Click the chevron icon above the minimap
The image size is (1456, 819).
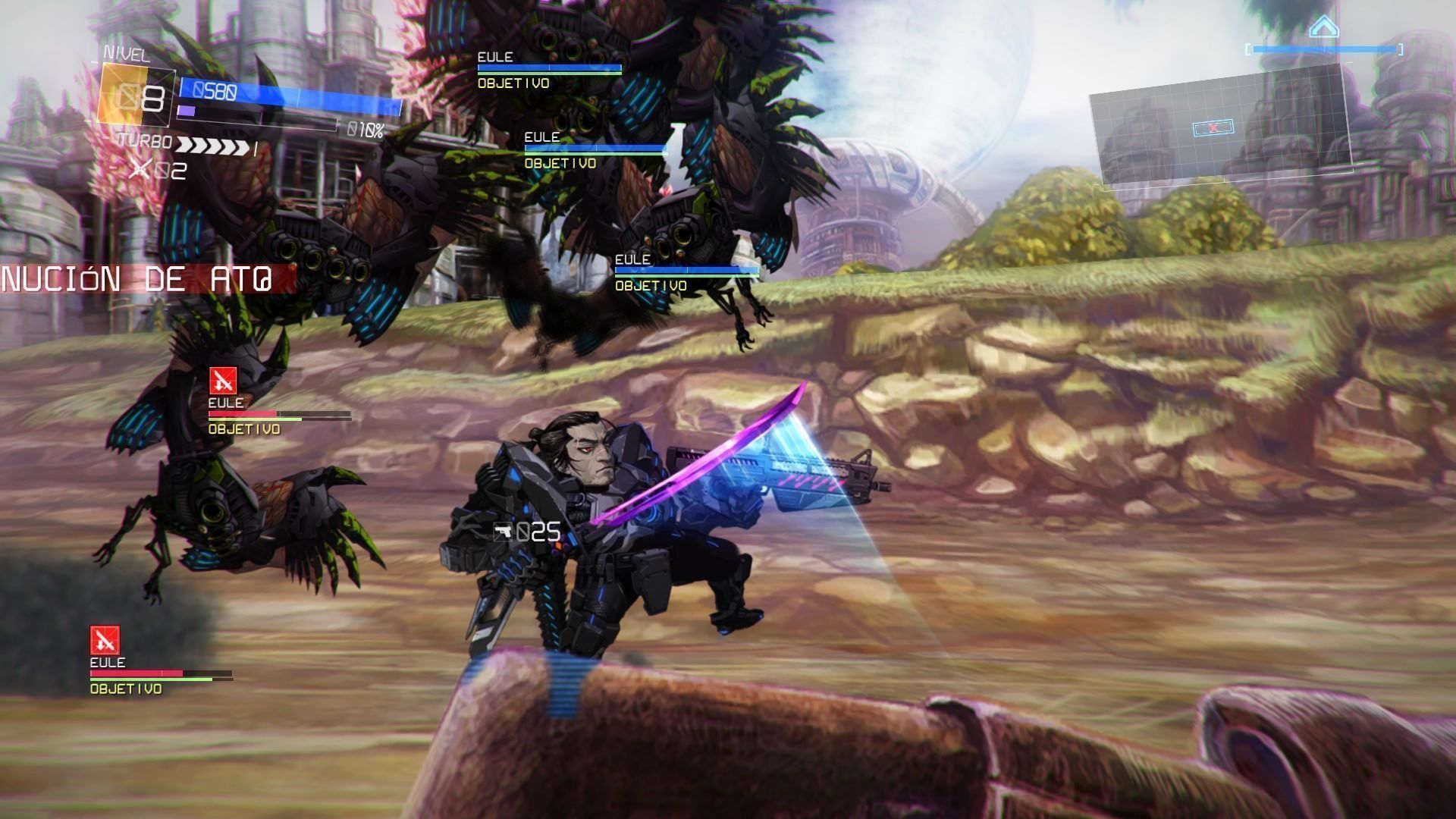(x=1323, y=27)
